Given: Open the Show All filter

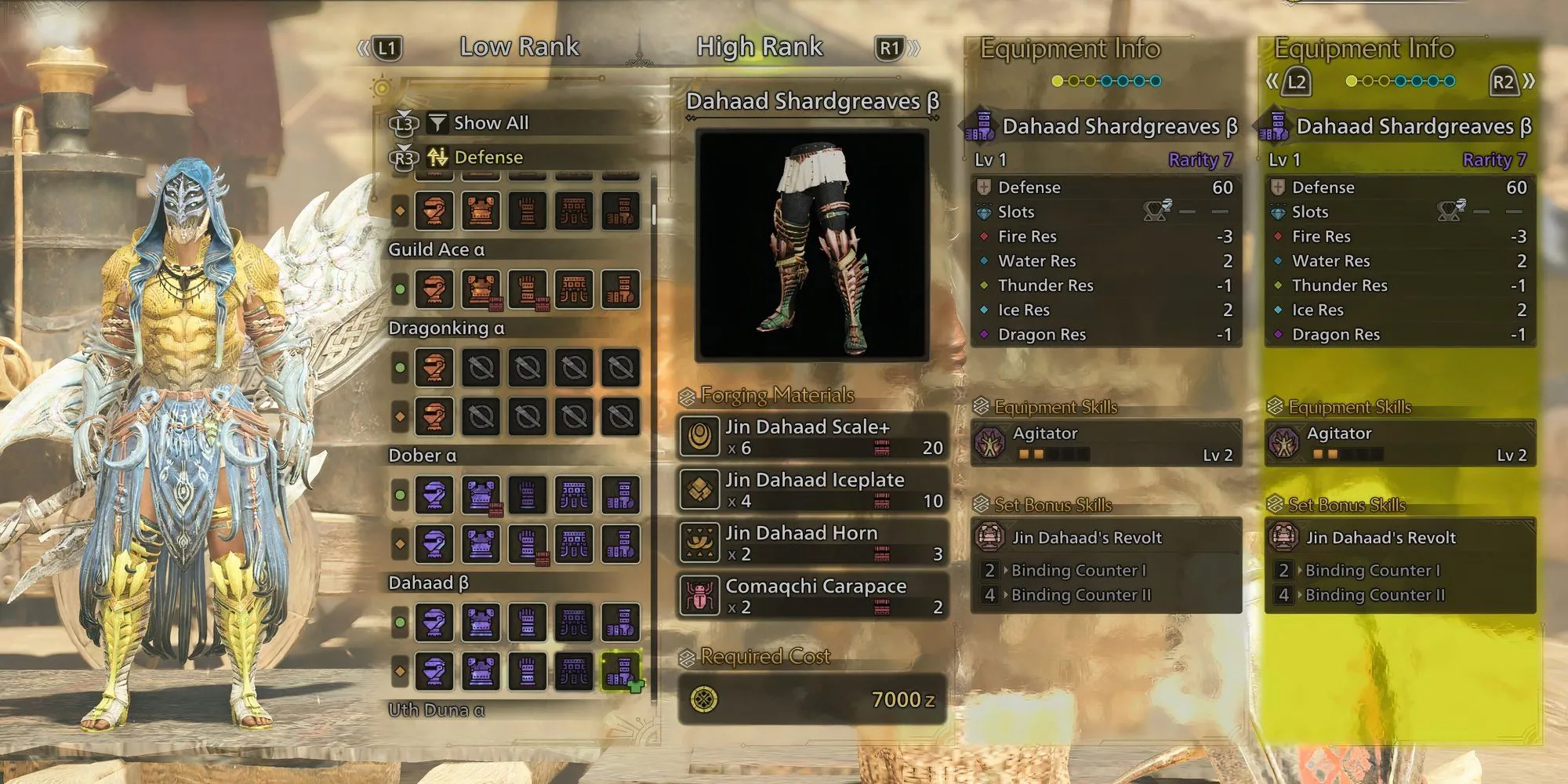Looking at the screenshot, I should pos(491,123).
